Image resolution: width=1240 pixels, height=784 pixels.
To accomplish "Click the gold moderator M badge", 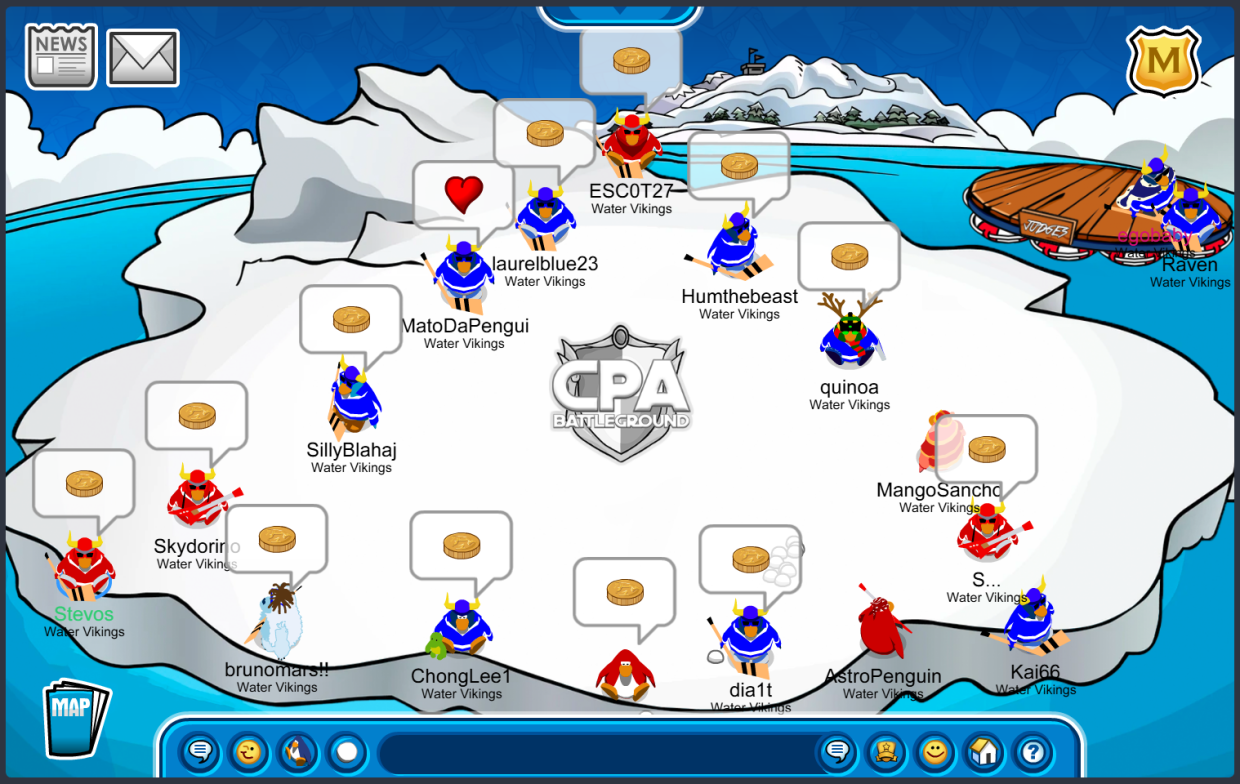I will (1163, 61).
